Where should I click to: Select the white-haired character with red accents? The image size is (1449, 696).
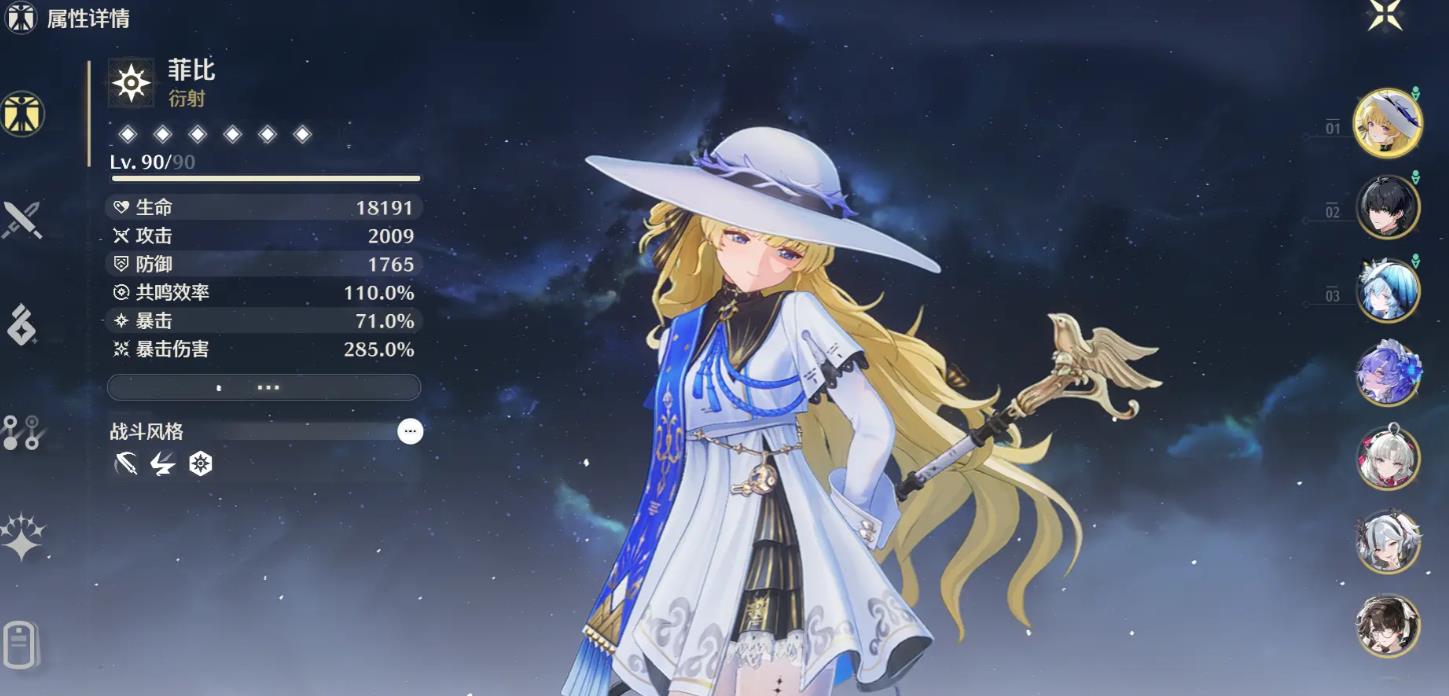1387,458
